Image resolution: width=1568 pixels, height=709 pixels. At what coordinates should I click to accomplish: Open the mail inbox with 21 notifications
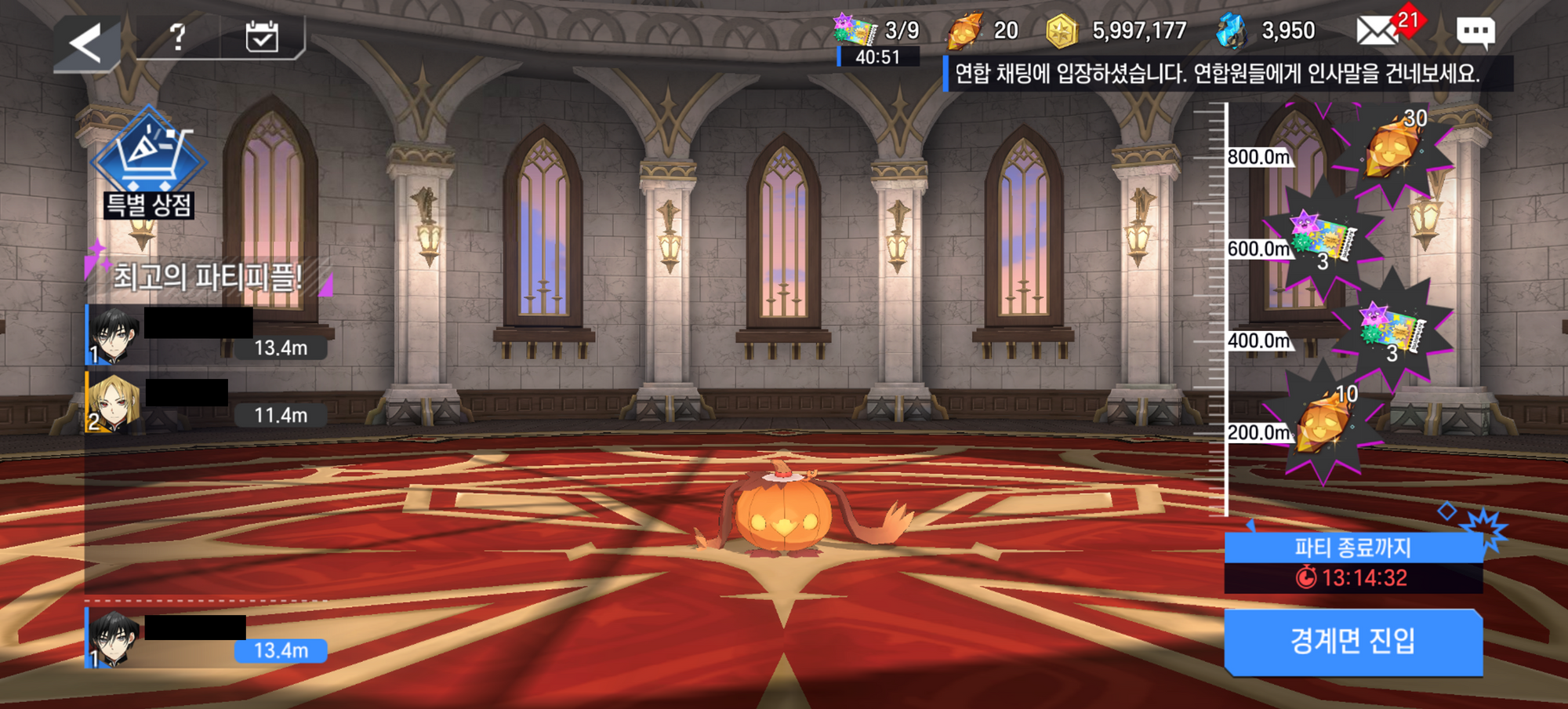tap(1378, 31)
